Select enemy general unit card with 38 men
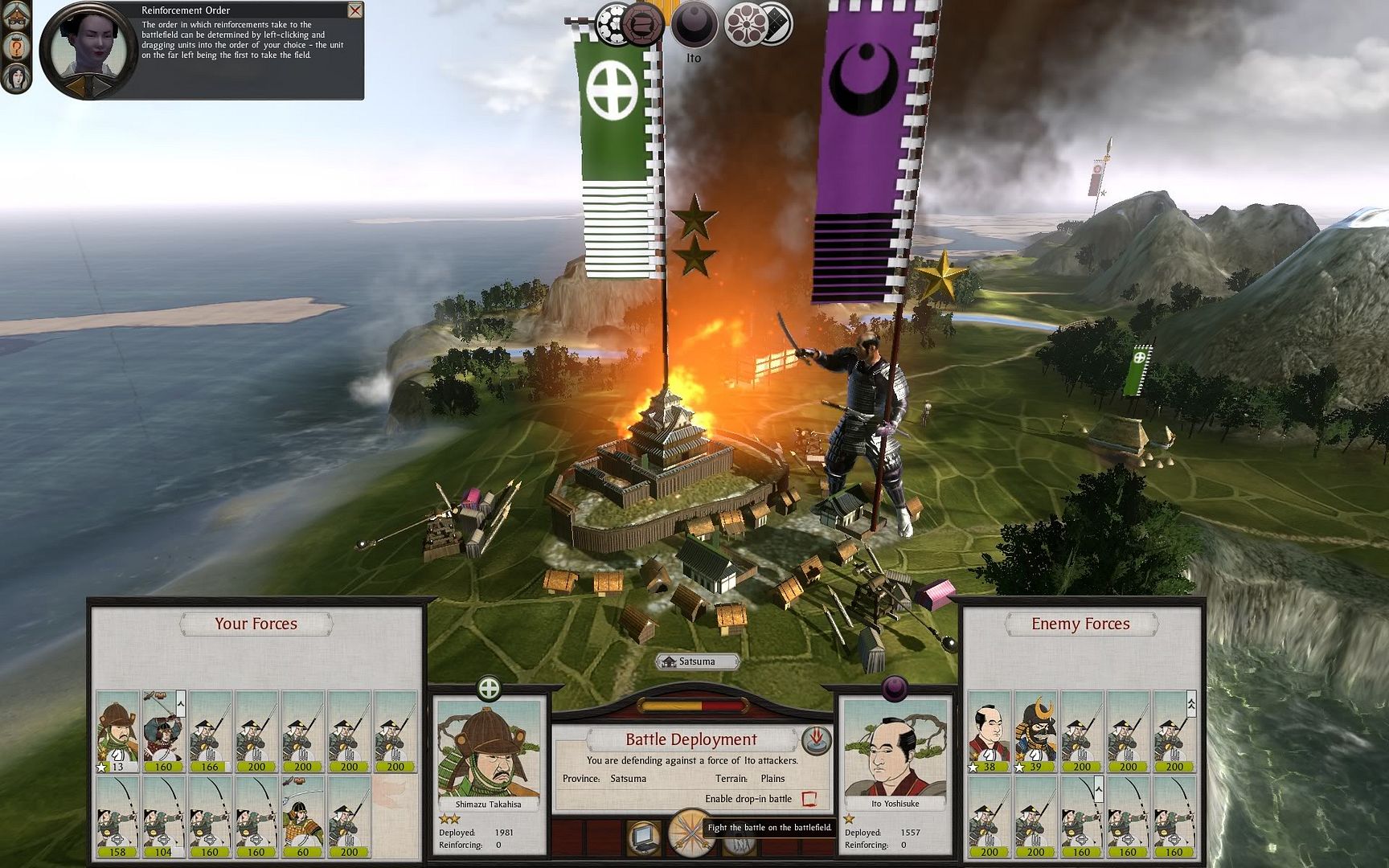The width and height of the screenshot is (1389, 868). tap(989, 731)
